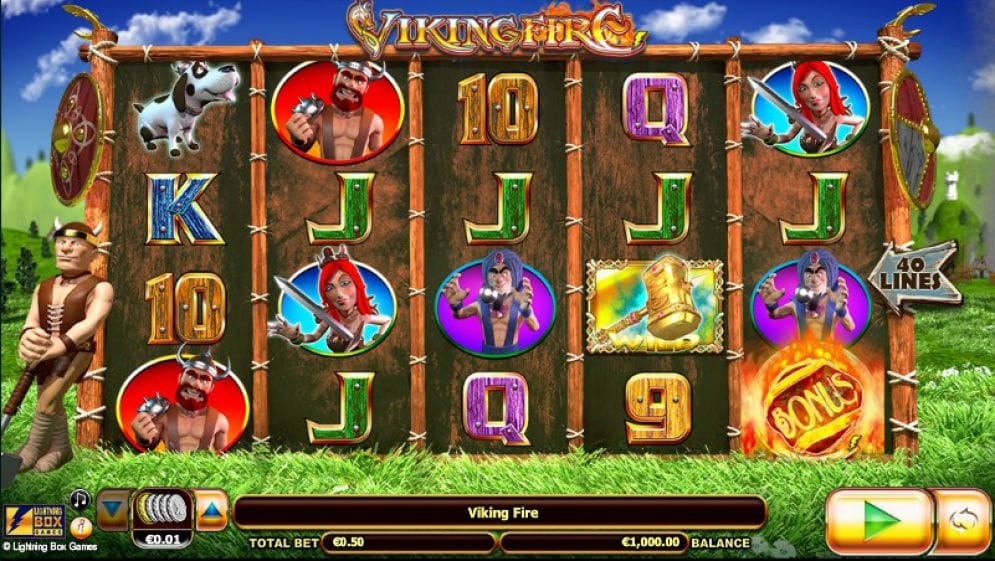Increase coin value with the blue up arrow
Screen dimensions: 995x561
click(211, 509)
